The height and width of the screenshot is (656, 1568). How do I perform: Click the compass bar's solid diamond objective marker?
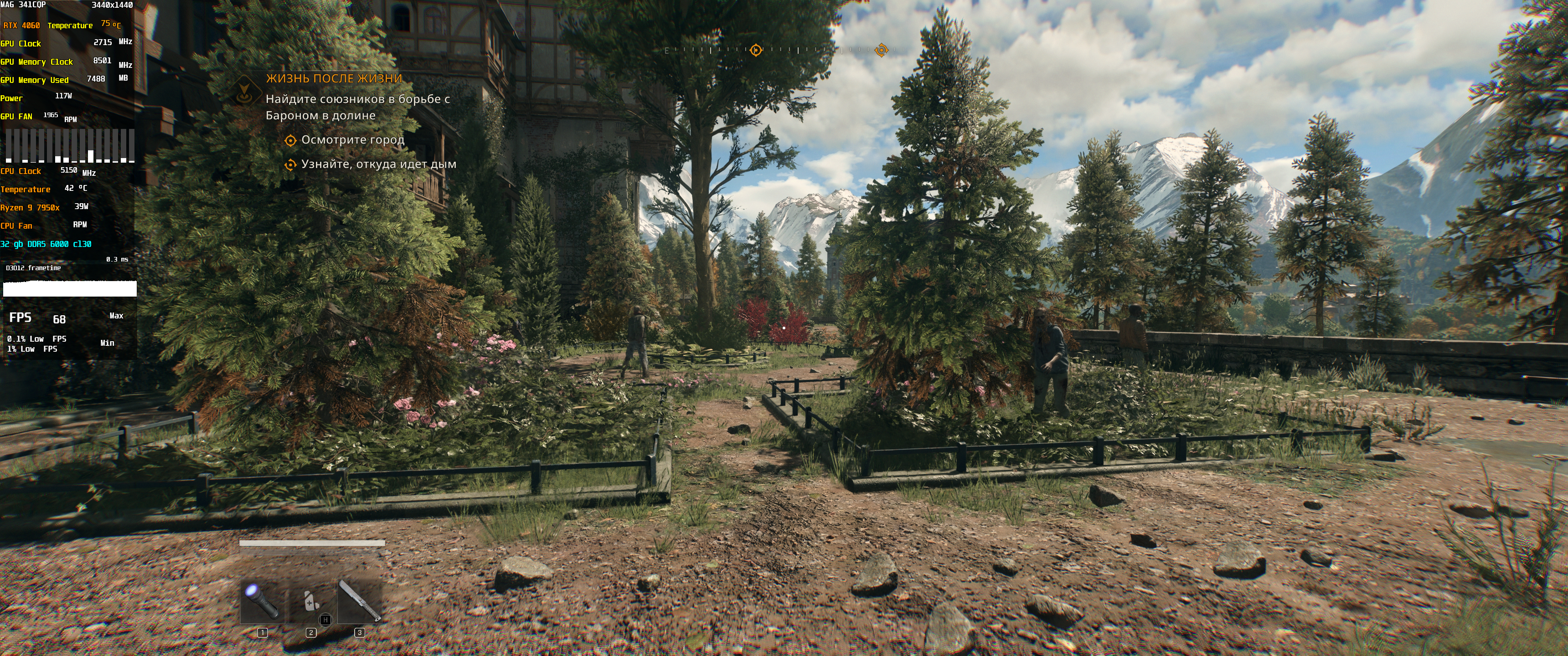[x=755, y=50]
